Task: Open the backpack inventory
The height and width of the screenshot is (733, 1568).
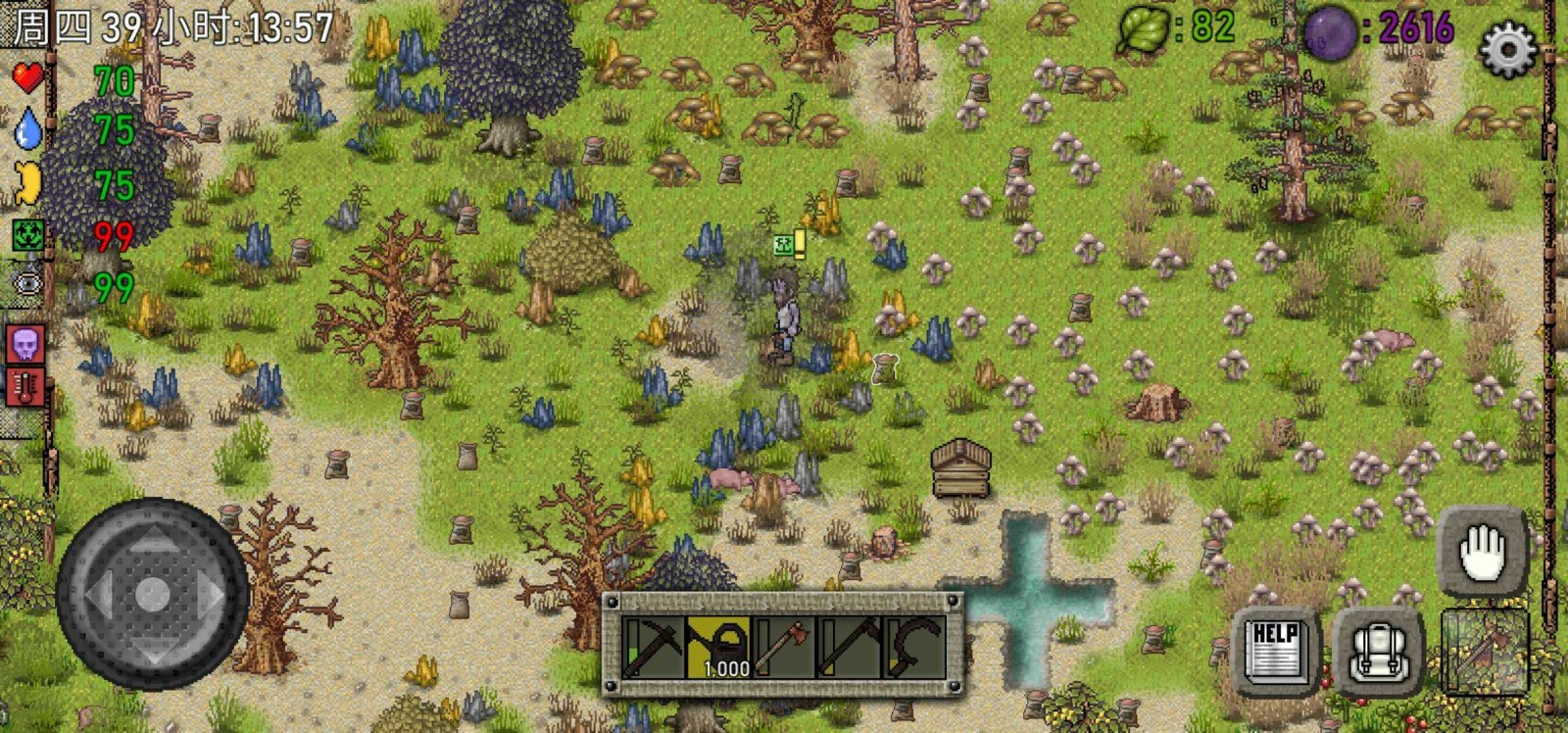Action: 1378,652
